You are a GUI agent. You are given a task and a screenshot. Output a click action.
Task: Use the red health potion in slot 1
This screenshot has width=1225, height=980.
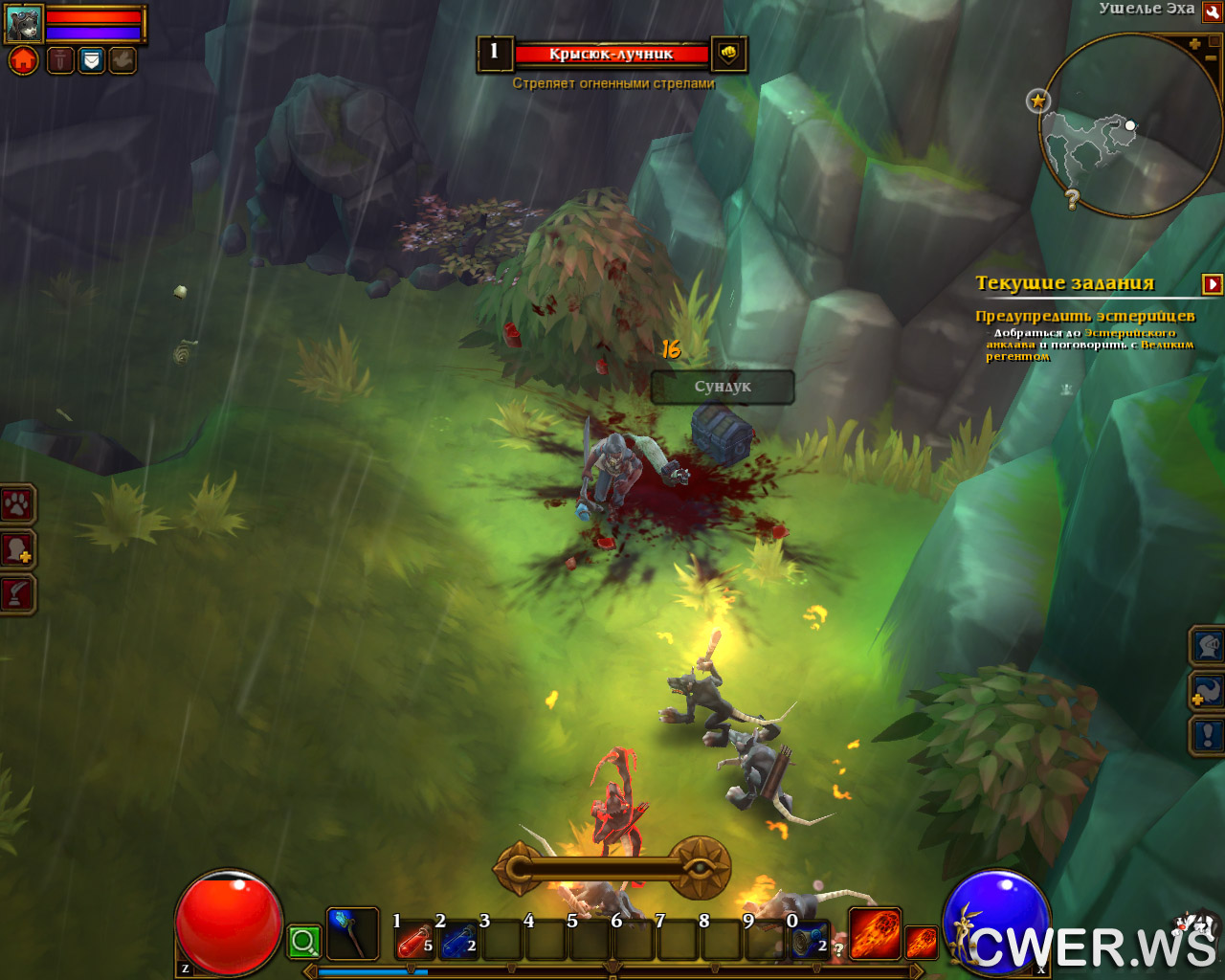click(413, 941)
